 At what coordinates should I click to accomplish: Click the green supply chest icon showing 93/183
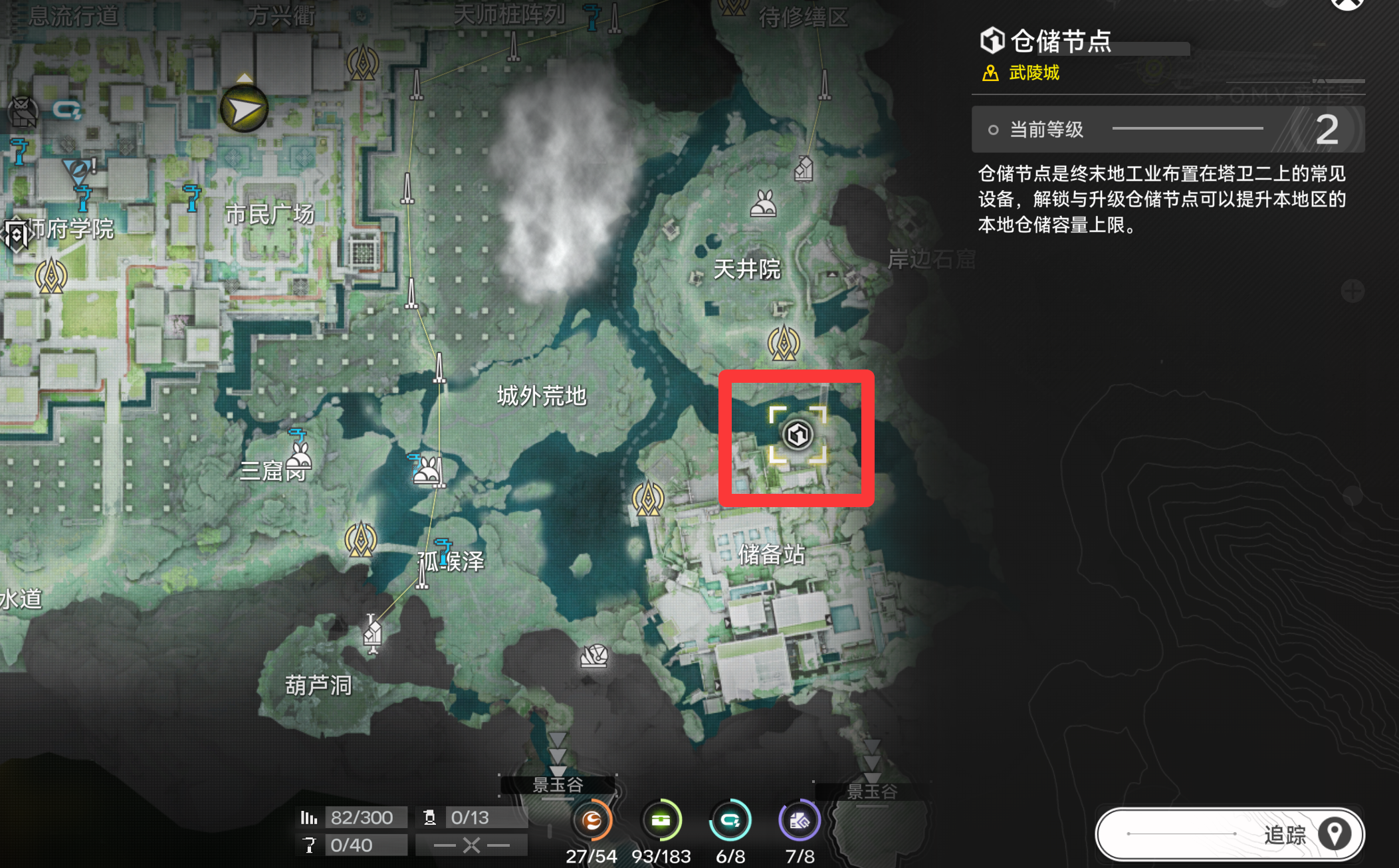click(x=662, y=821)
